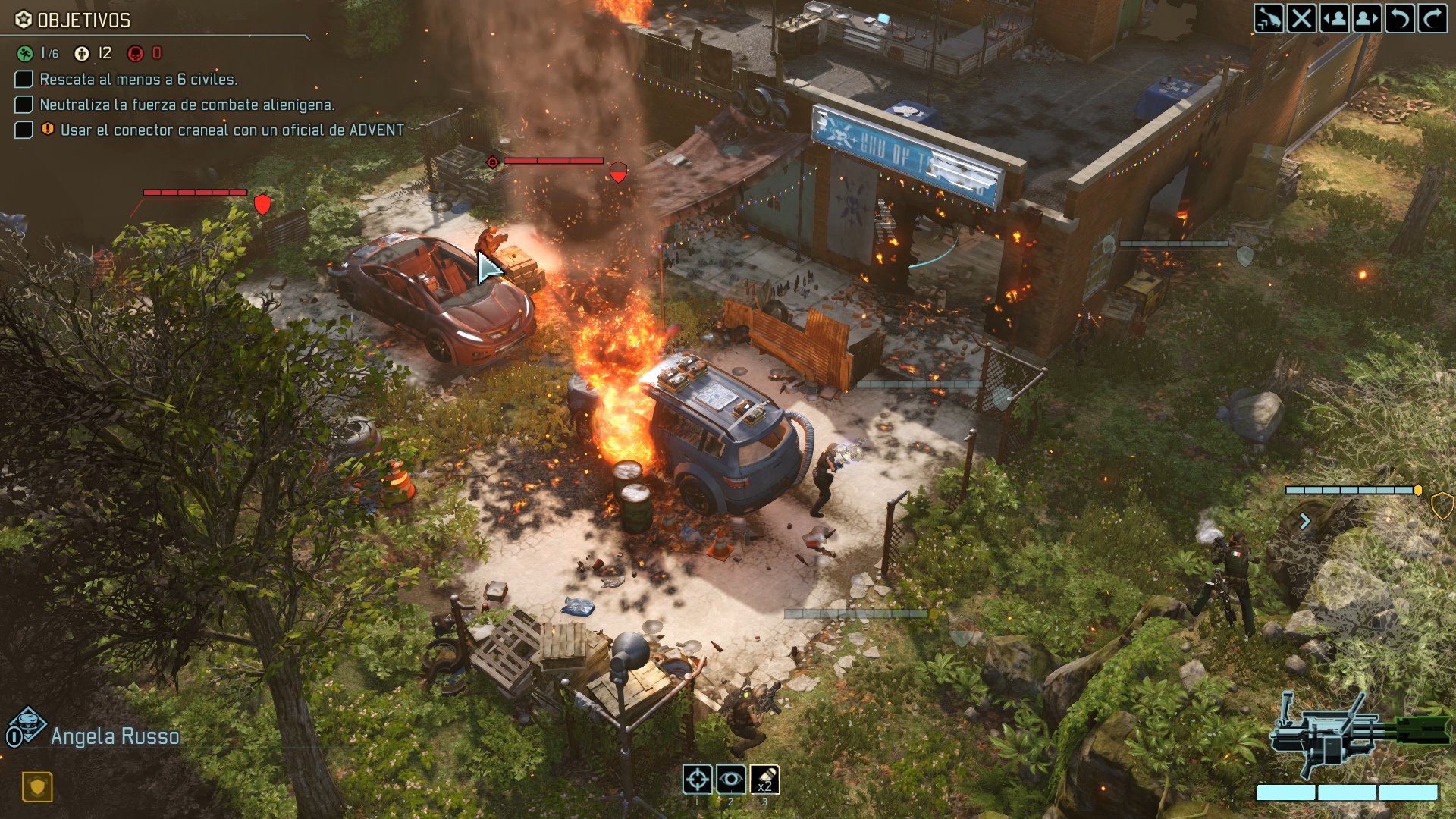Select the 'Rescata al menos a 6 civiles' objective
This screenshot has height=819, width=1456.
pos(138,80)
